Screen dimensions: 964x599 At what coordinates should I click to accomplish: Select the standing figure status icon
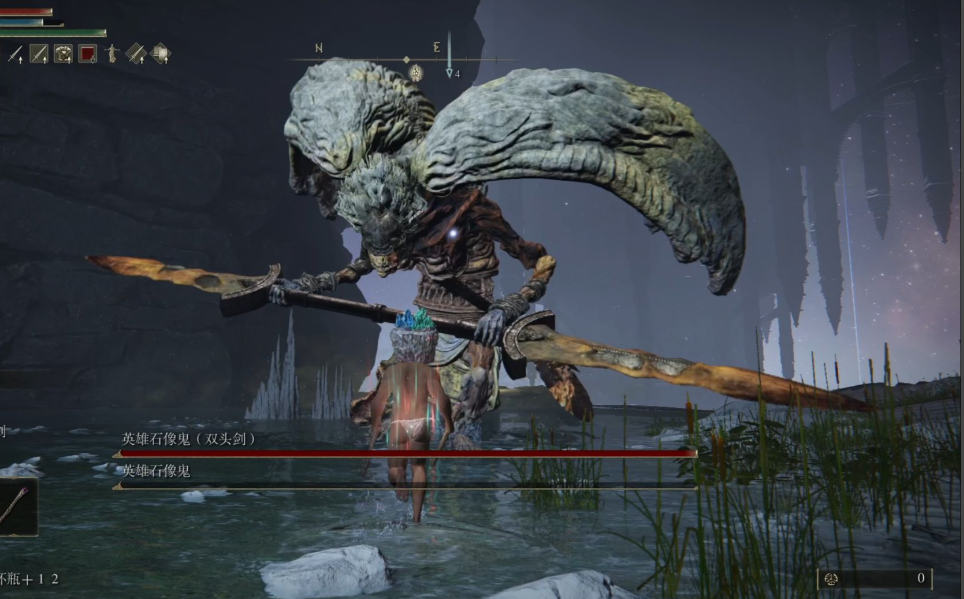(x=112, y=54)
